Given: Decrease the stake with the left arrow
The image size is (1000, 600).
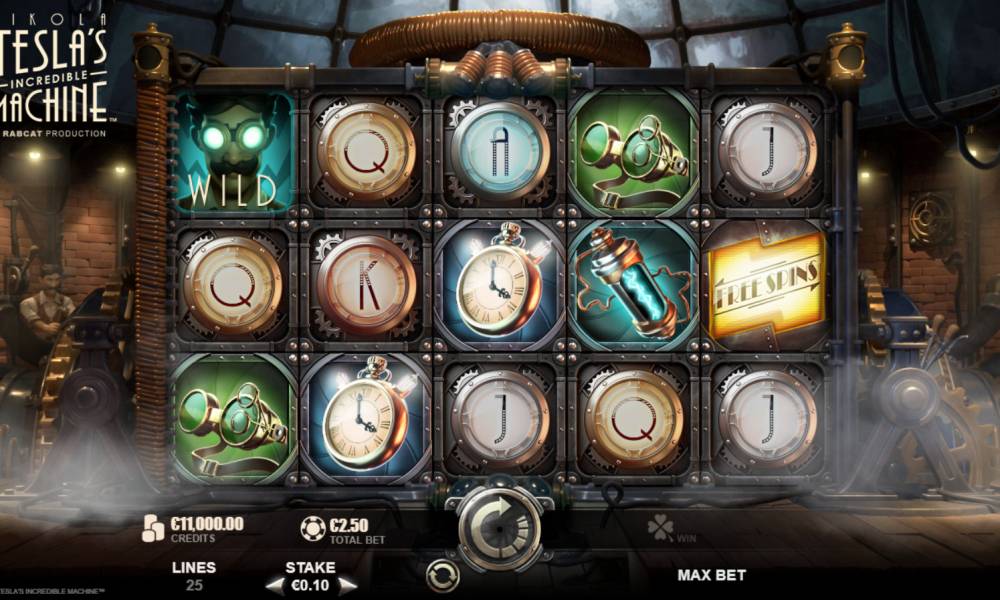Looking at the screenshot, I should tap(273, 585).
